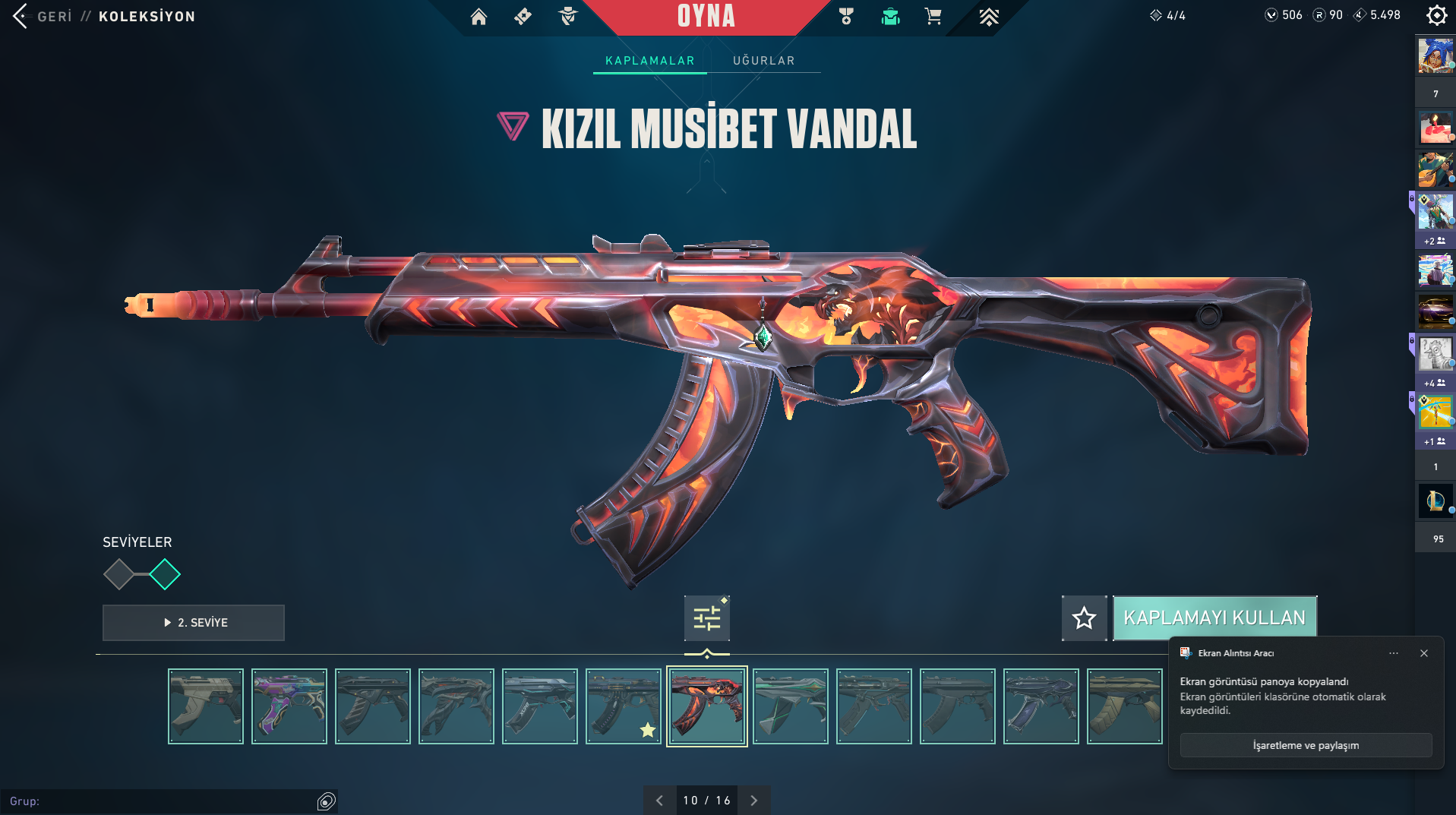Go to the previous weapon page
1456x815 pixels.
point(659,801)
